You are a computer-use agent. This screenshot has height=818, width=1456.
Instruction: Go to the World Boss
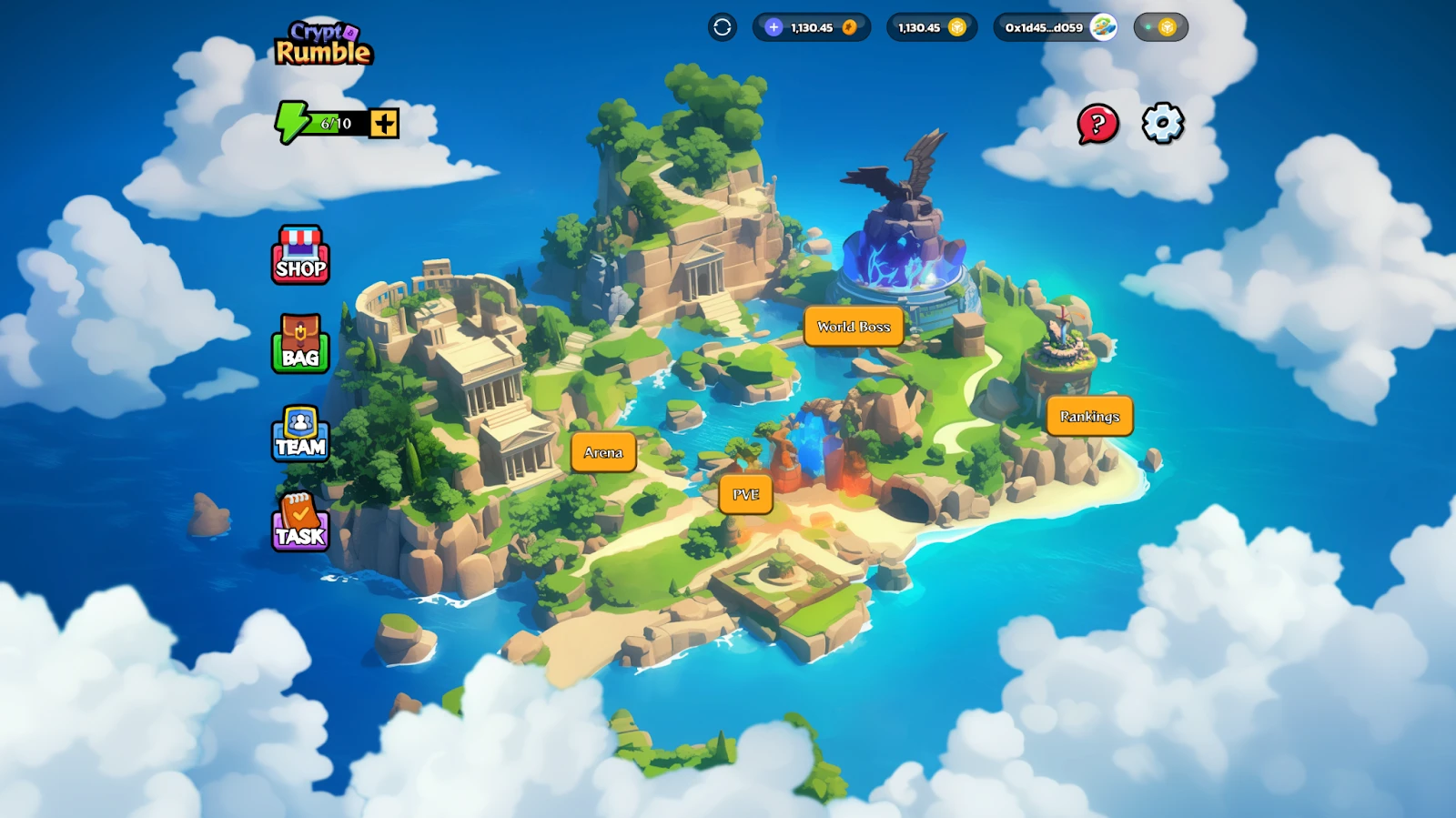click(853, 327)
